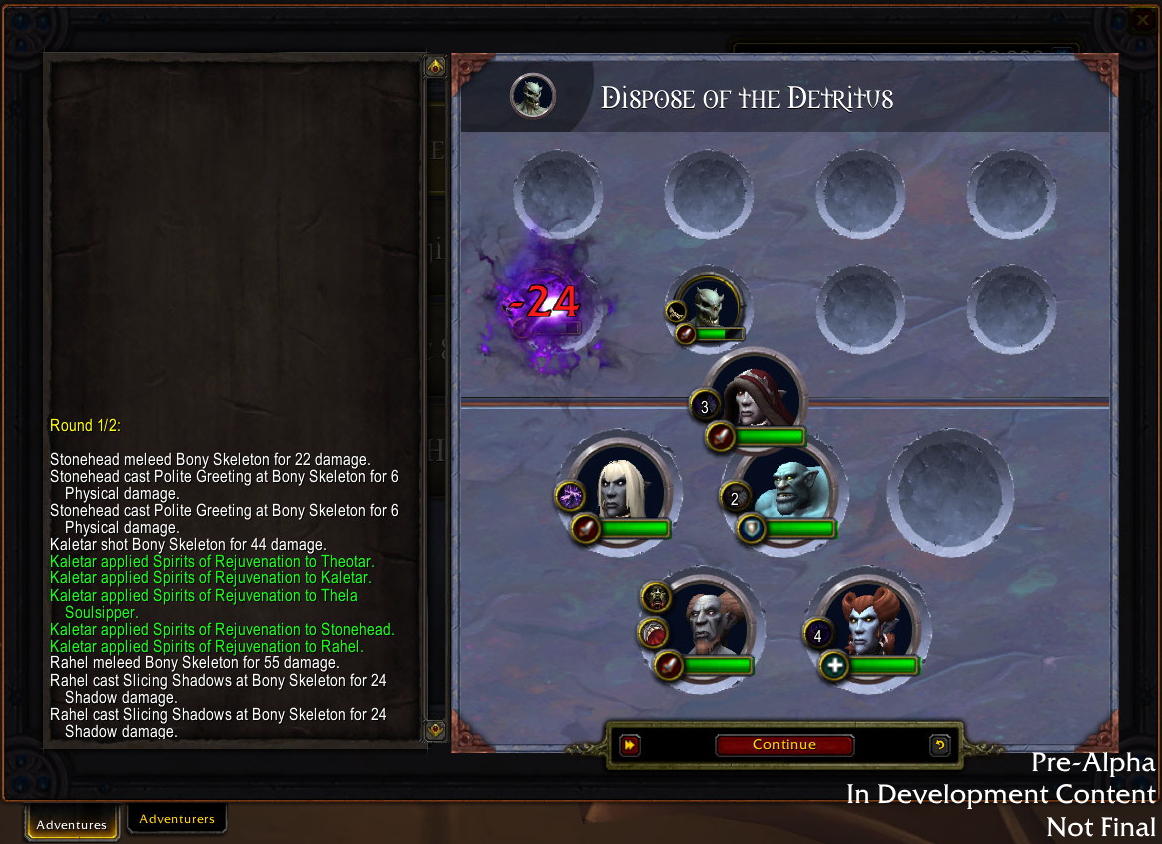The image size is (1162, 844).
Task: Select the Bony Skeleton enemy portrait on the board
Action: (x=709, y=302)
